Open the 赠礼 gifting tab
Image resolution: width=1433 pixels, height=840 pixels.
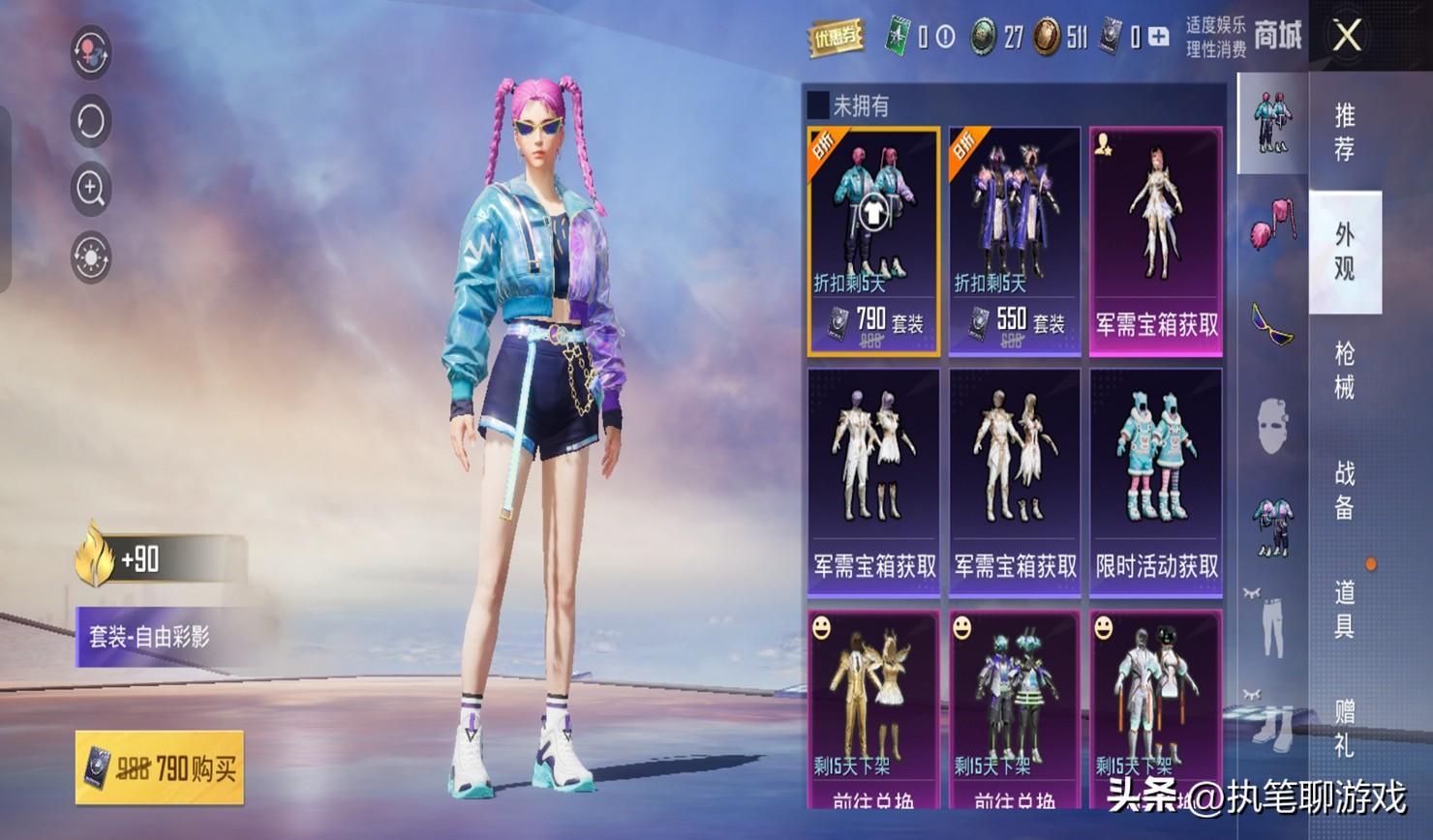coord(1345,729)
